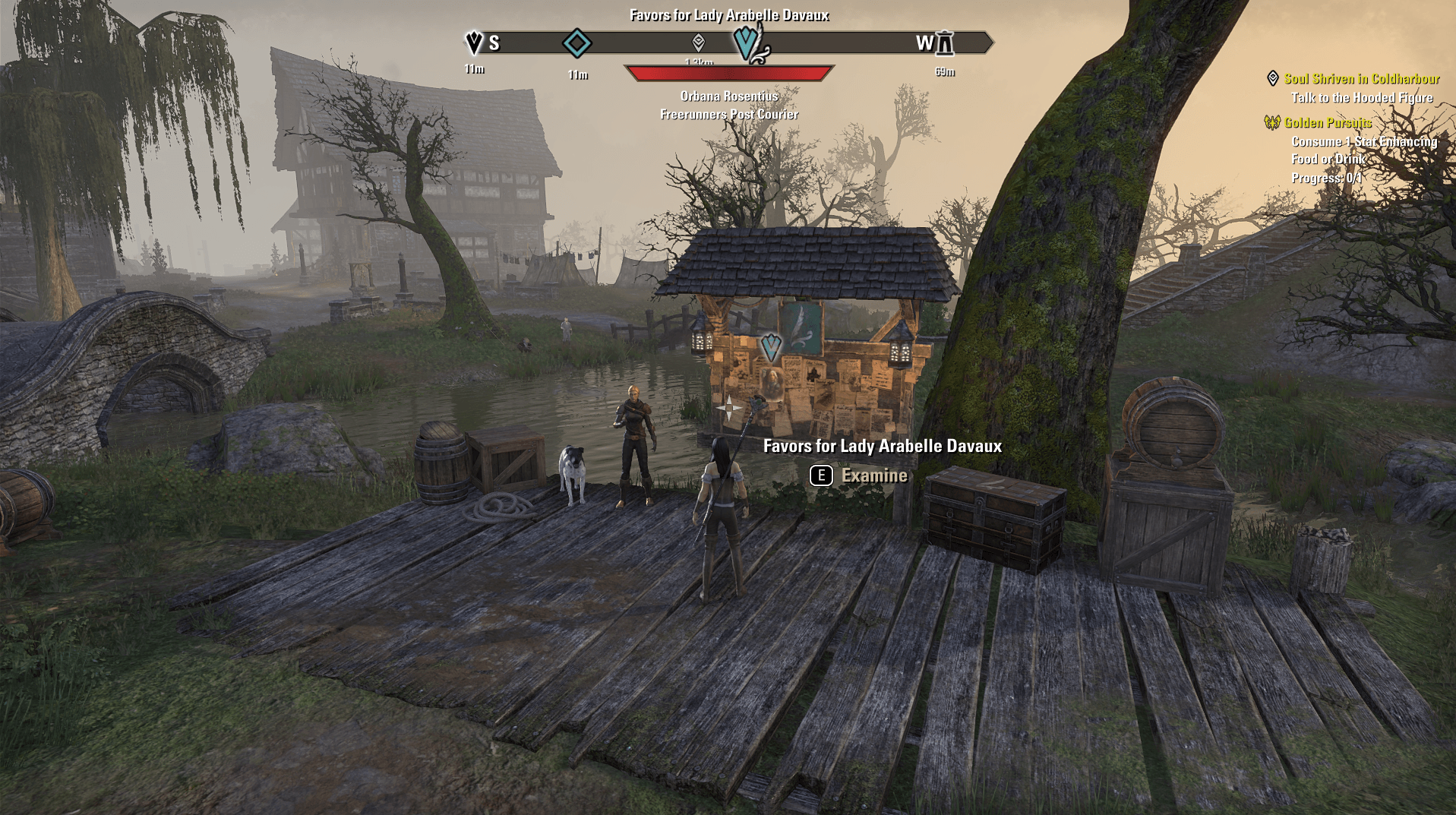The height and width of the screenshot is (815, 1456).
Task: Click the Golden Pursuits winged emblem icon
Action: click(x=1272, y=122)
